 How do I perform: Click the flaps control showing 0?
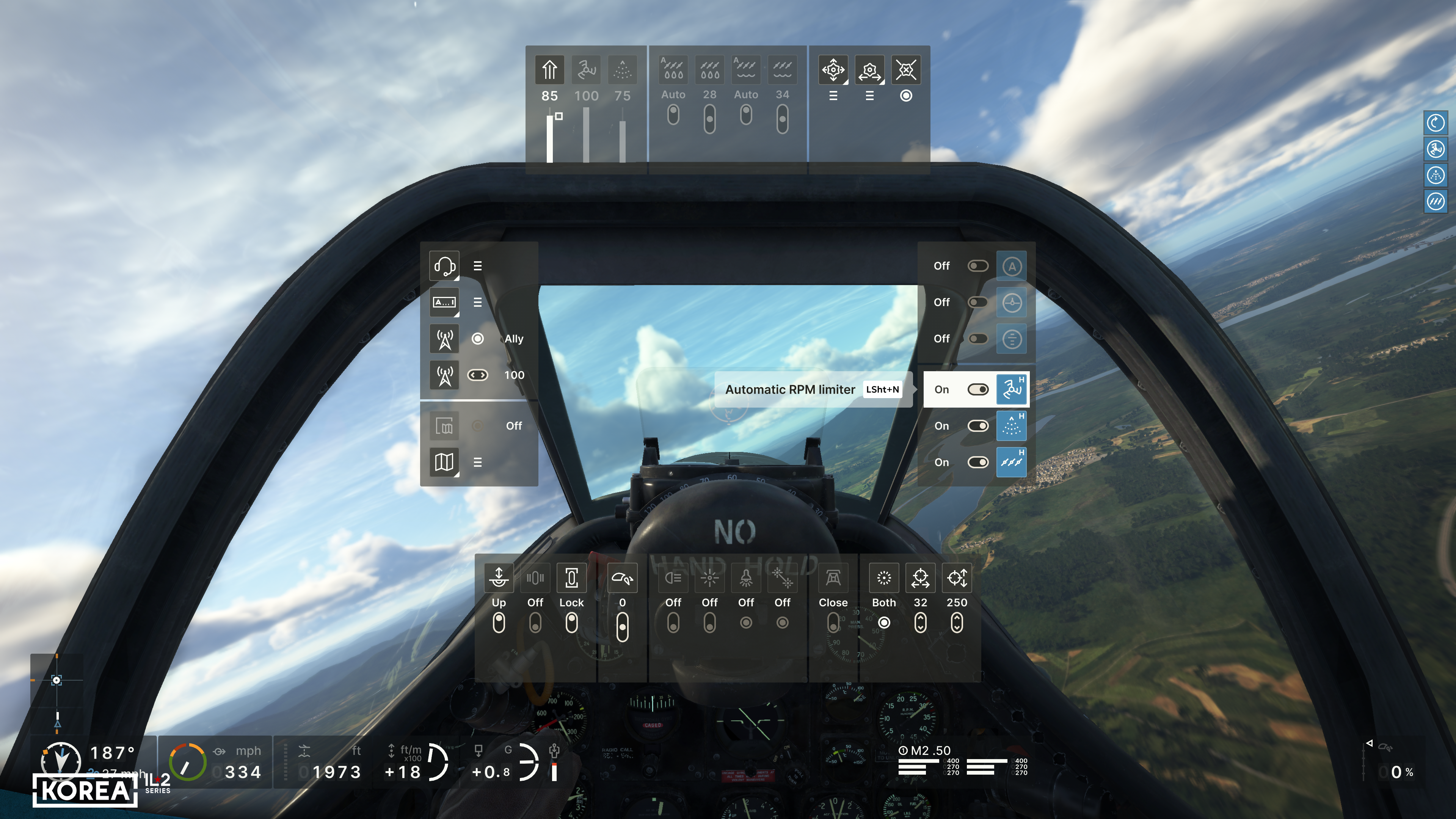pos(622,627)
